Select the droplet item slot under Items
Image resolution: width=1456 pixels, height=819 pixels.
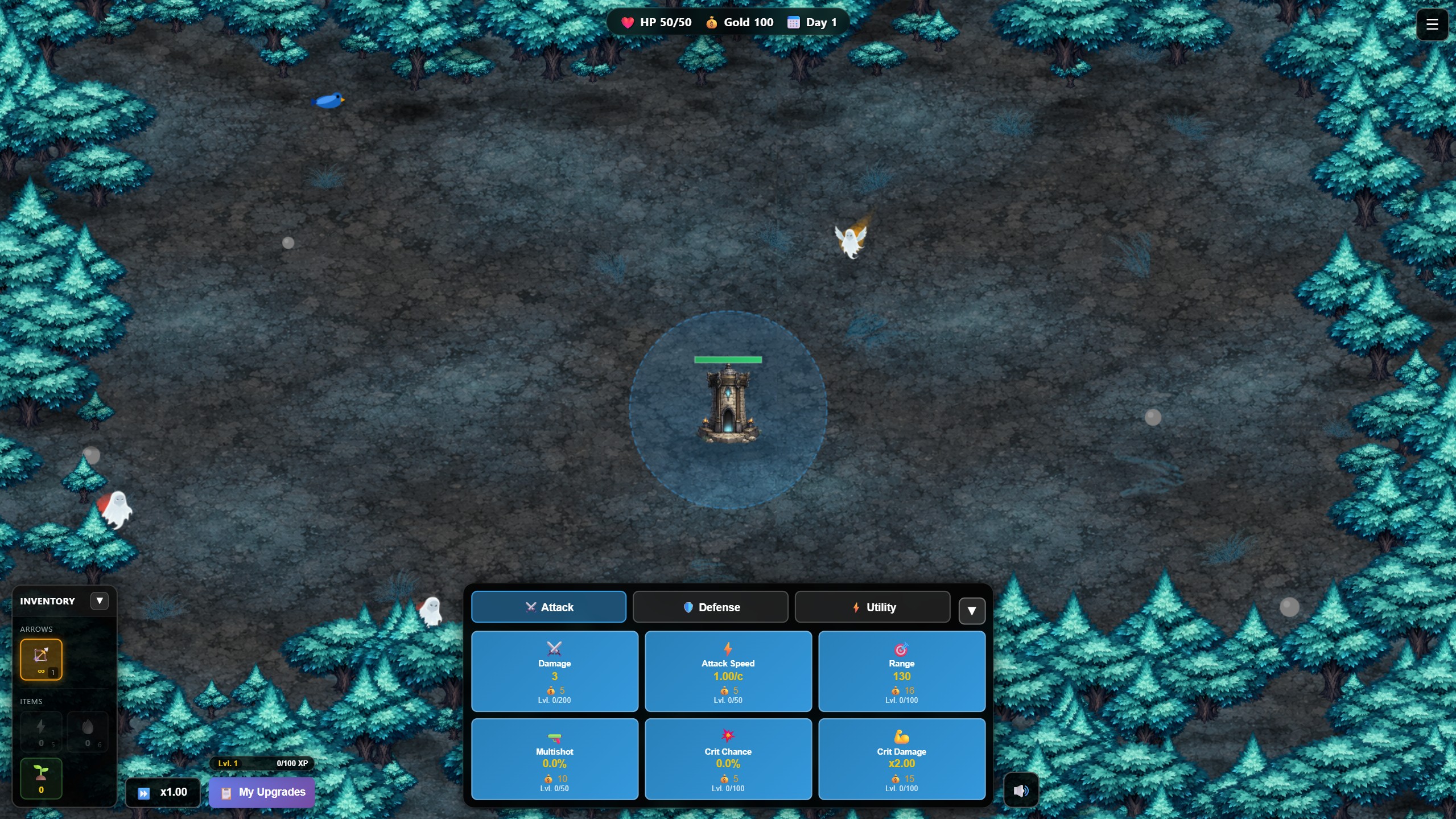pyautogui.click(x=88, y=732)
